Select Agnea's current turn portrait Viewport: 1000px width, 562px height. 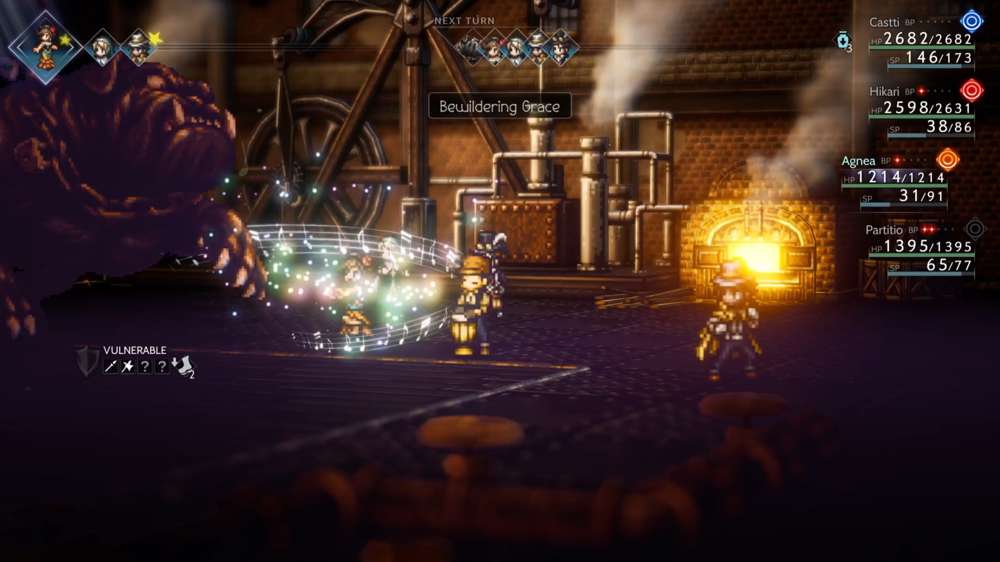pos(45,46)
